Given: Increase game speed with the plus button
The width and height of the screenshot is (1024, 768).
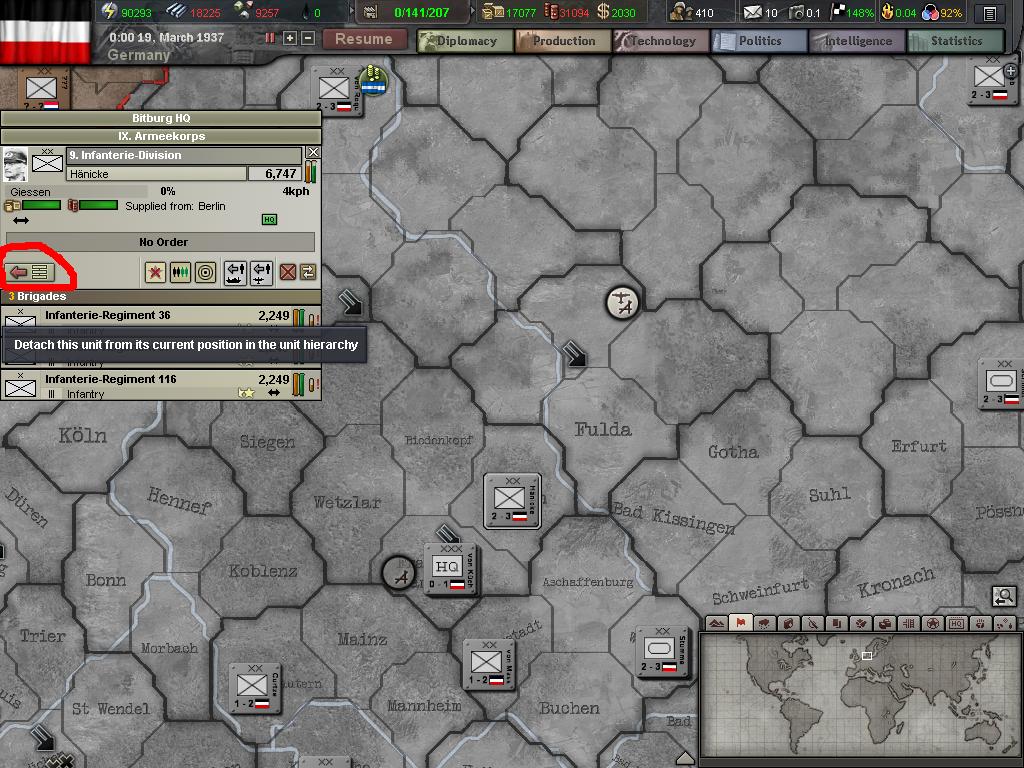Looking at the screenshot, I should point(290,38).
